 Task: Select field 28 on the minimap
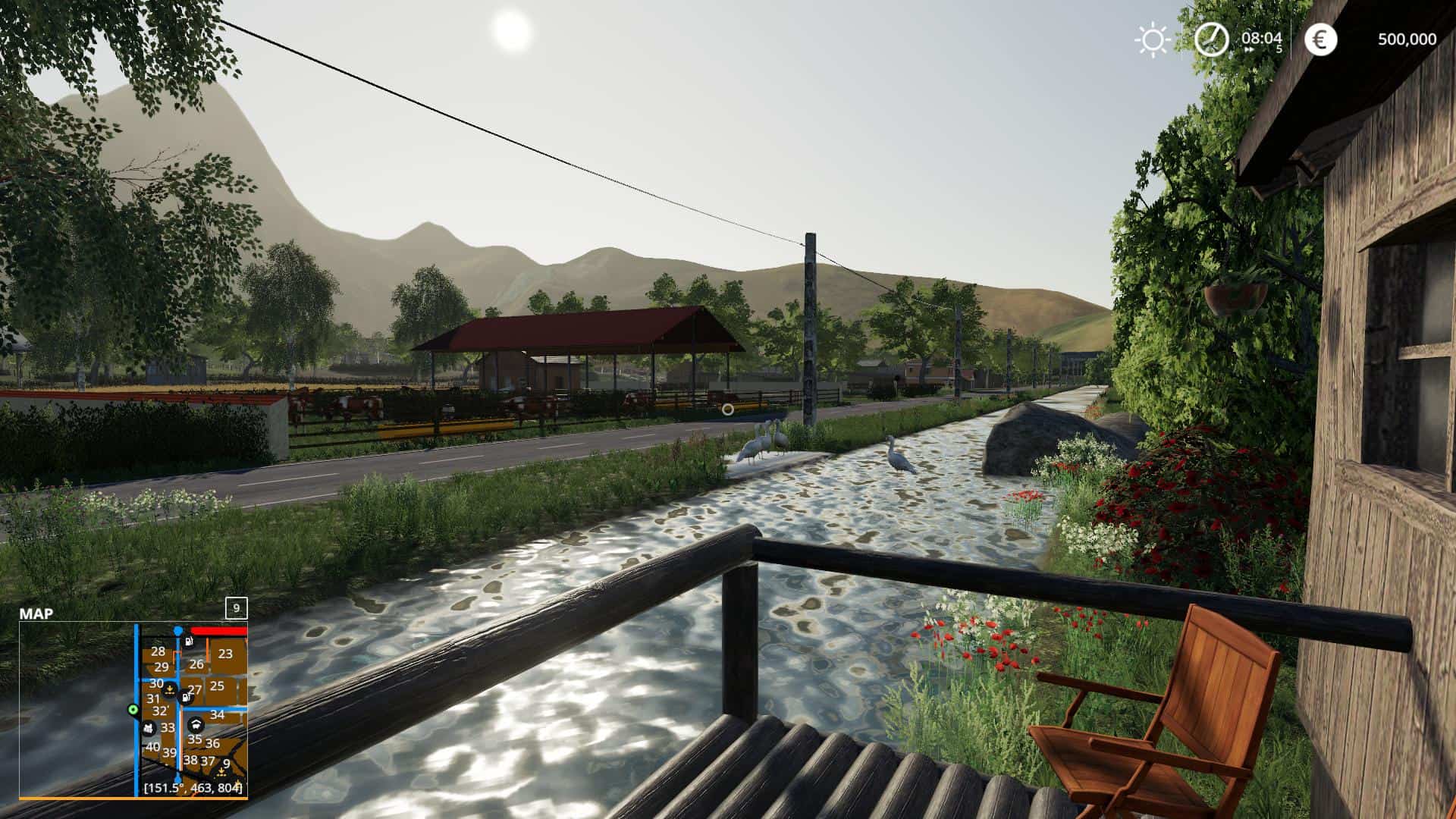click(158, 651)
